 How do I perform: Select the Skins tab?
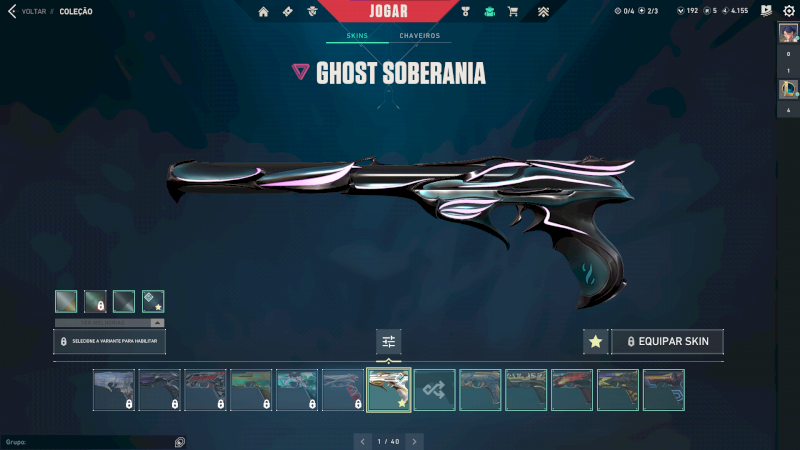(357, 36)
